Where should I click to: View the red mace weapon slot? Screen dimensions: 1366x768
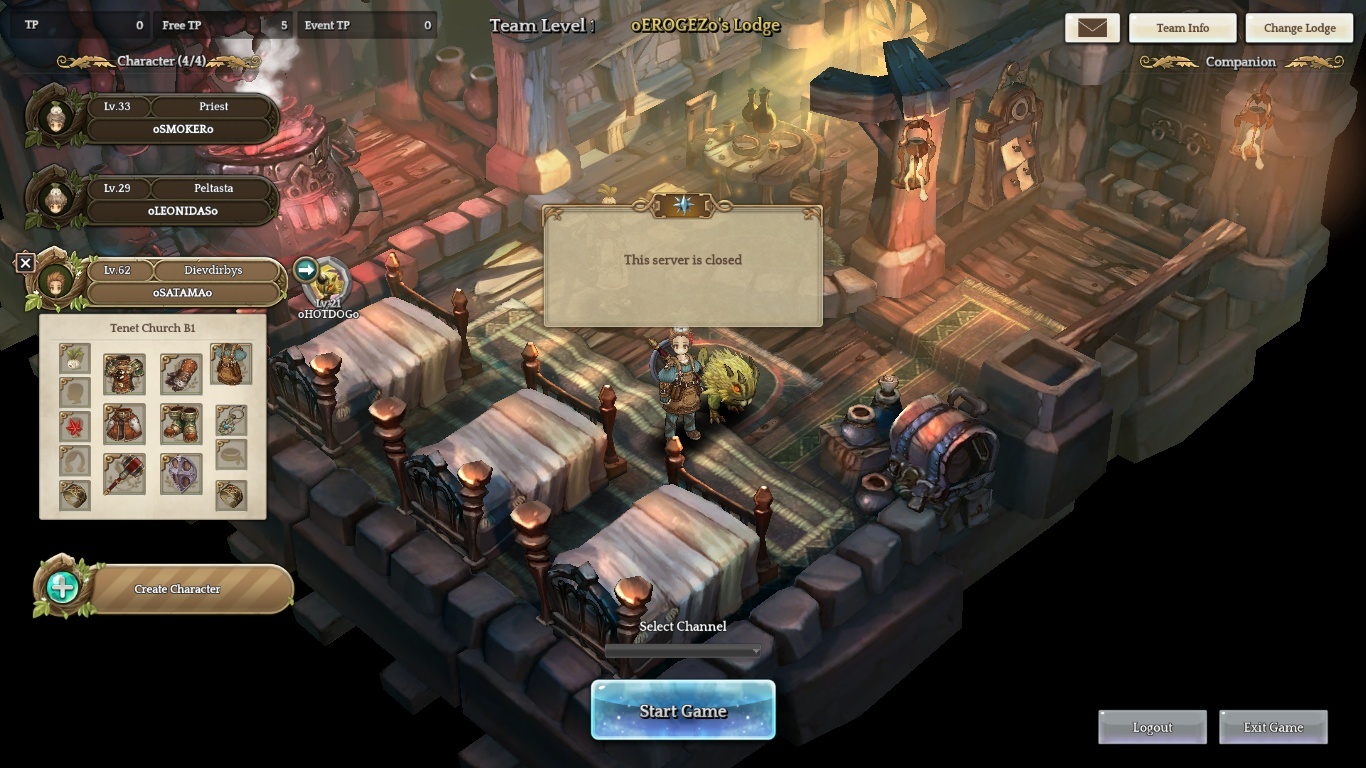pos(124,474)
